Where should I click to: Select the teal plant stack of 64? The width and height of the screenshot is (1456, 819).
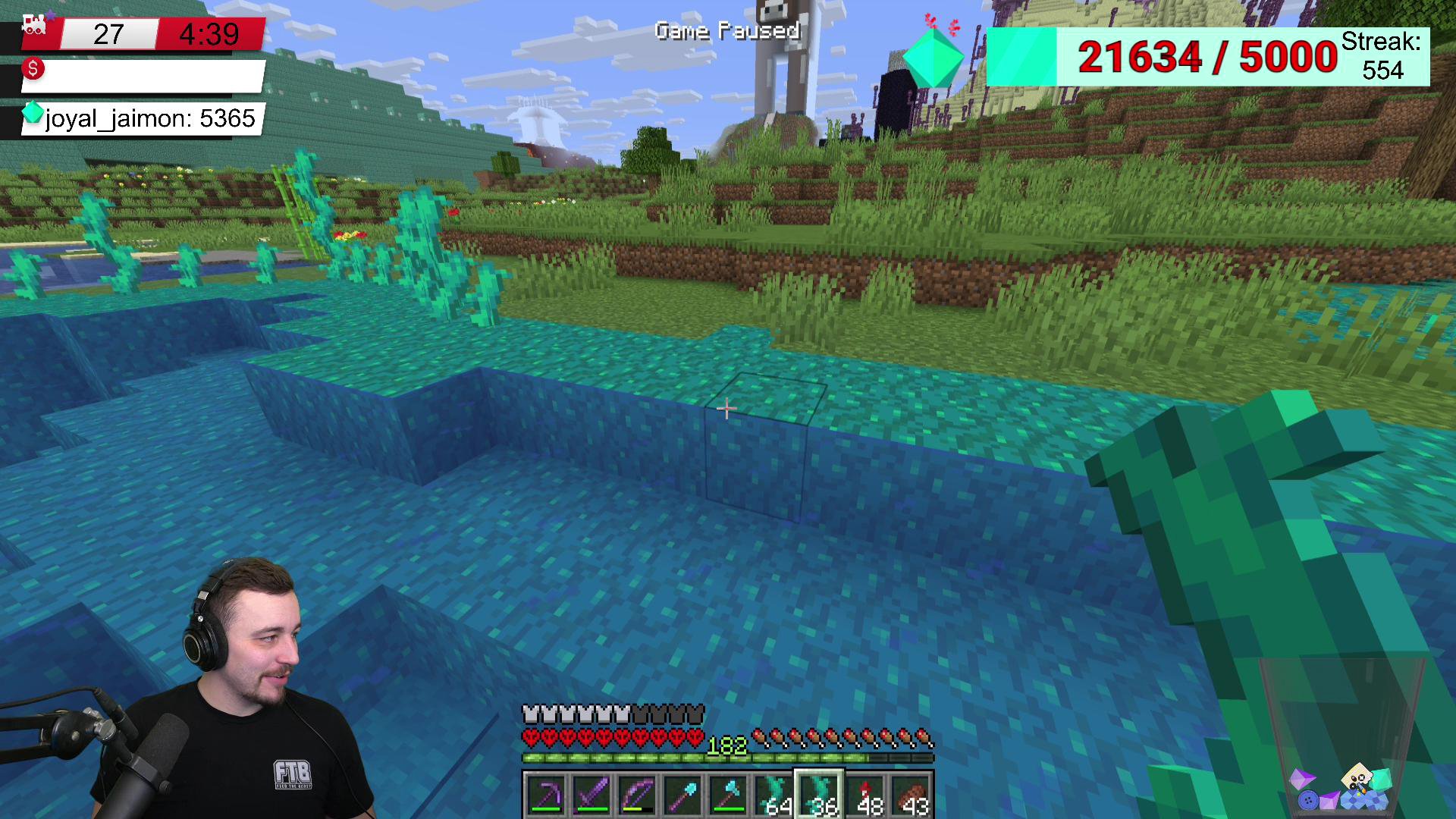tap(773, 795)
